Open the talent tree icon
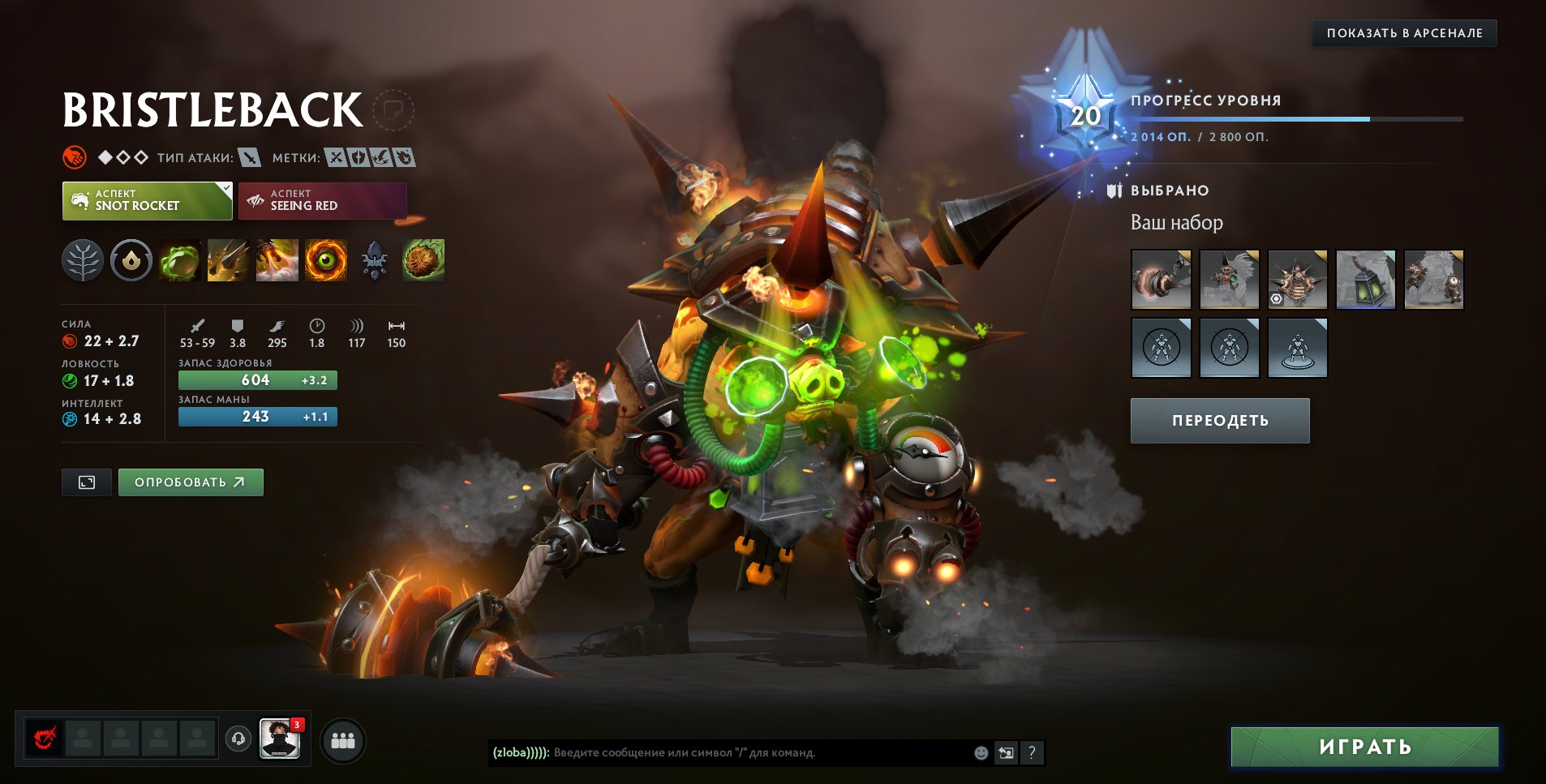The height and width of the screenshot is (784, 1546). tap(83, 261)
